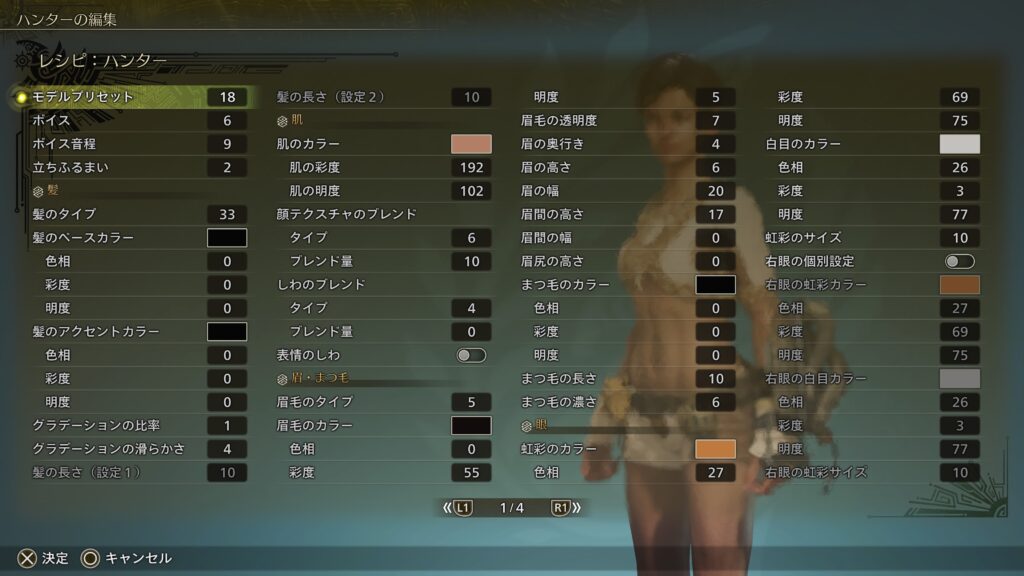Viewport: 1024px width, 576px height.
Task: Select グラデーションの比率 row
Action: point(130,425)
